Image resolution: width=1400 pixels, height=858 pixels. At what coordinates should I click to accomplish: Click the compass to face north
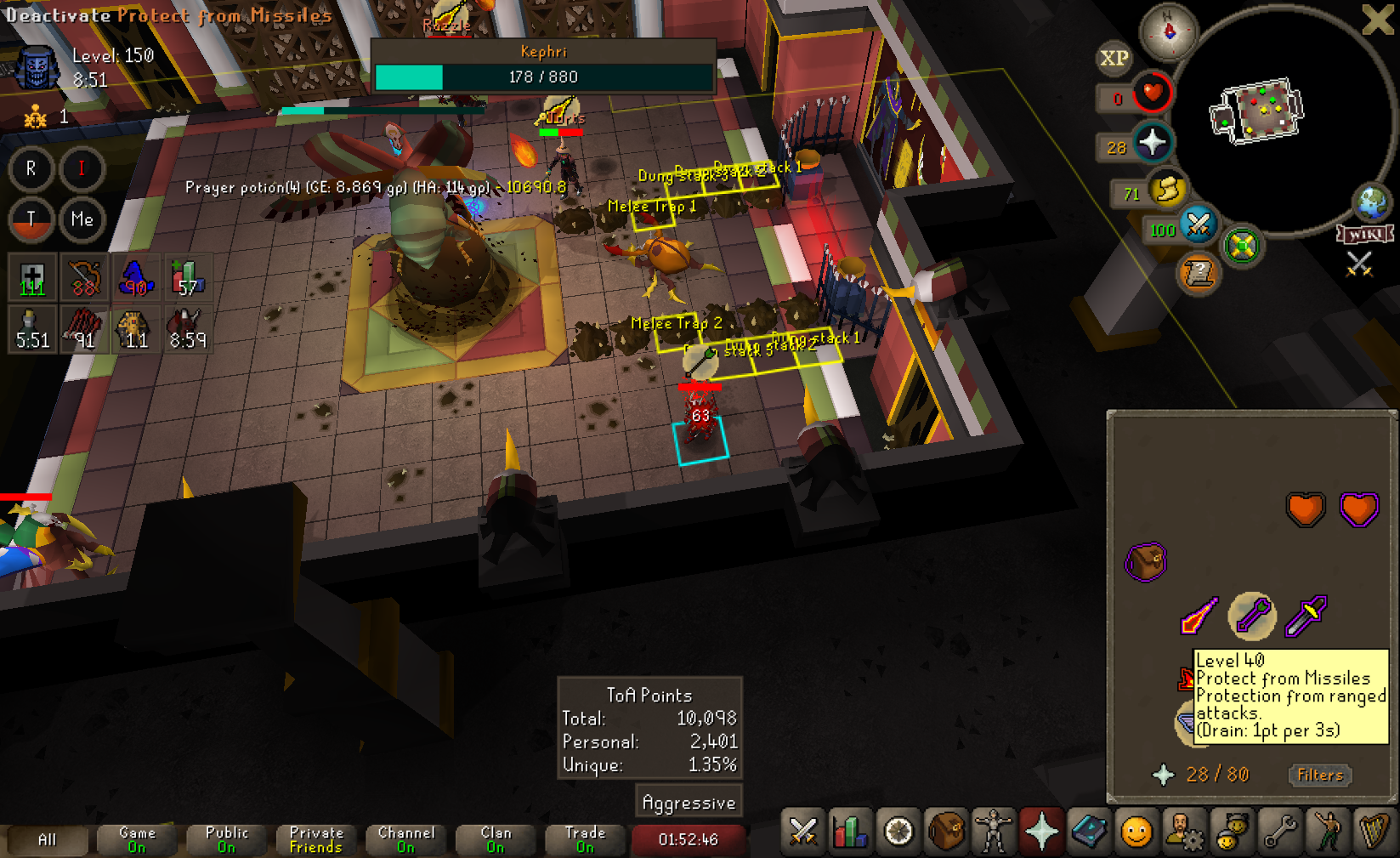pos(1169,31)
